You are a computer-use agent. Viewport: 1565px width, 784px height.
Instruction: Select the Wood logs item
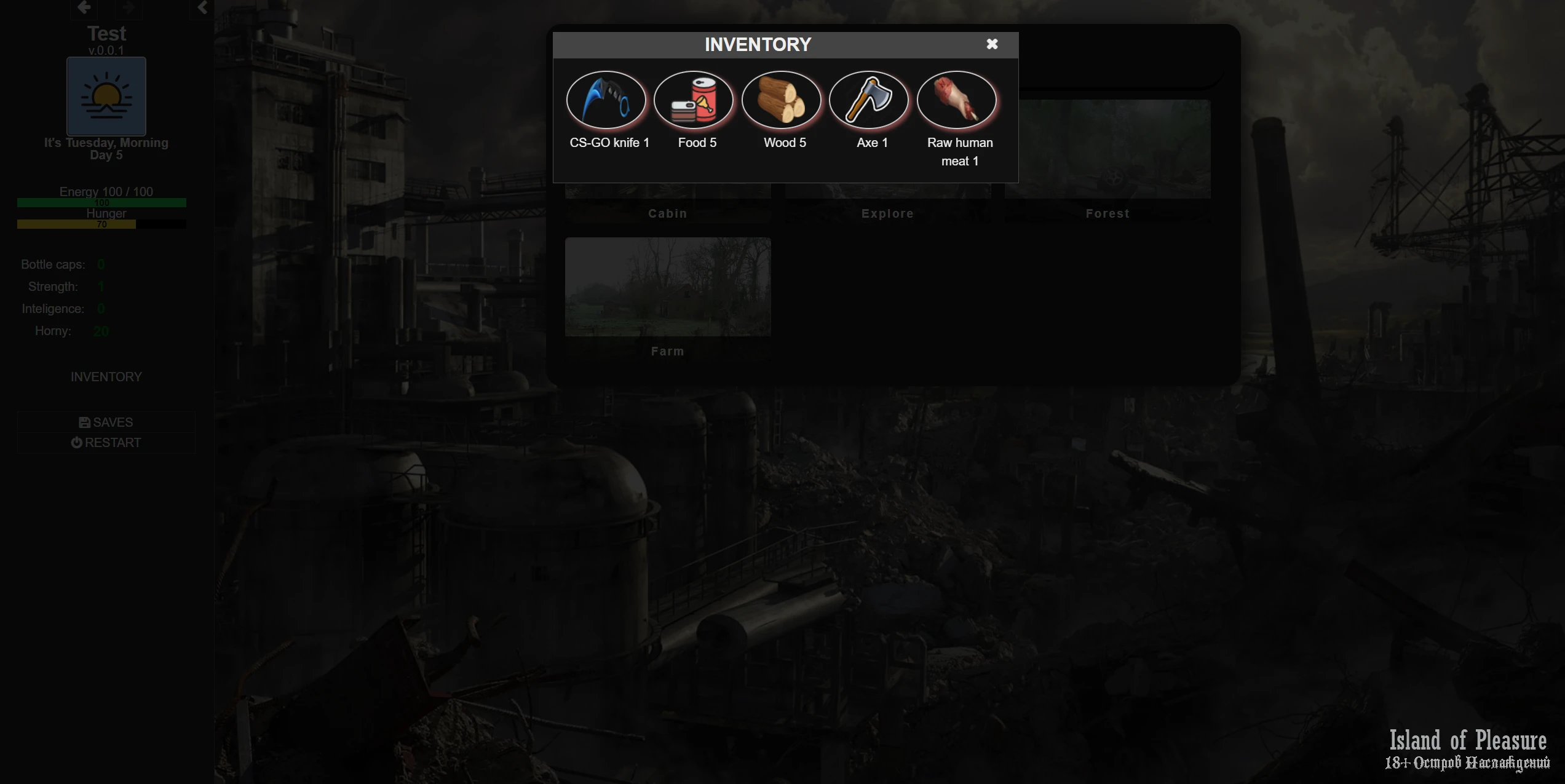[781, 100]
